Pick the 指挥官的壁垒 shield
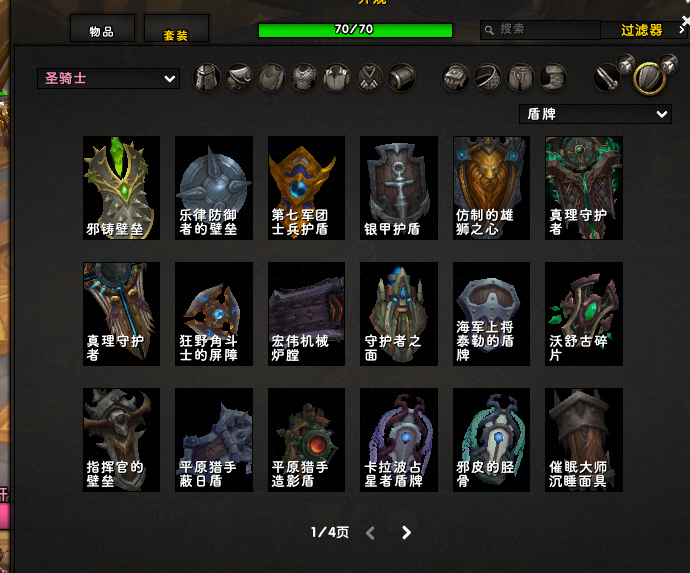 122,440
